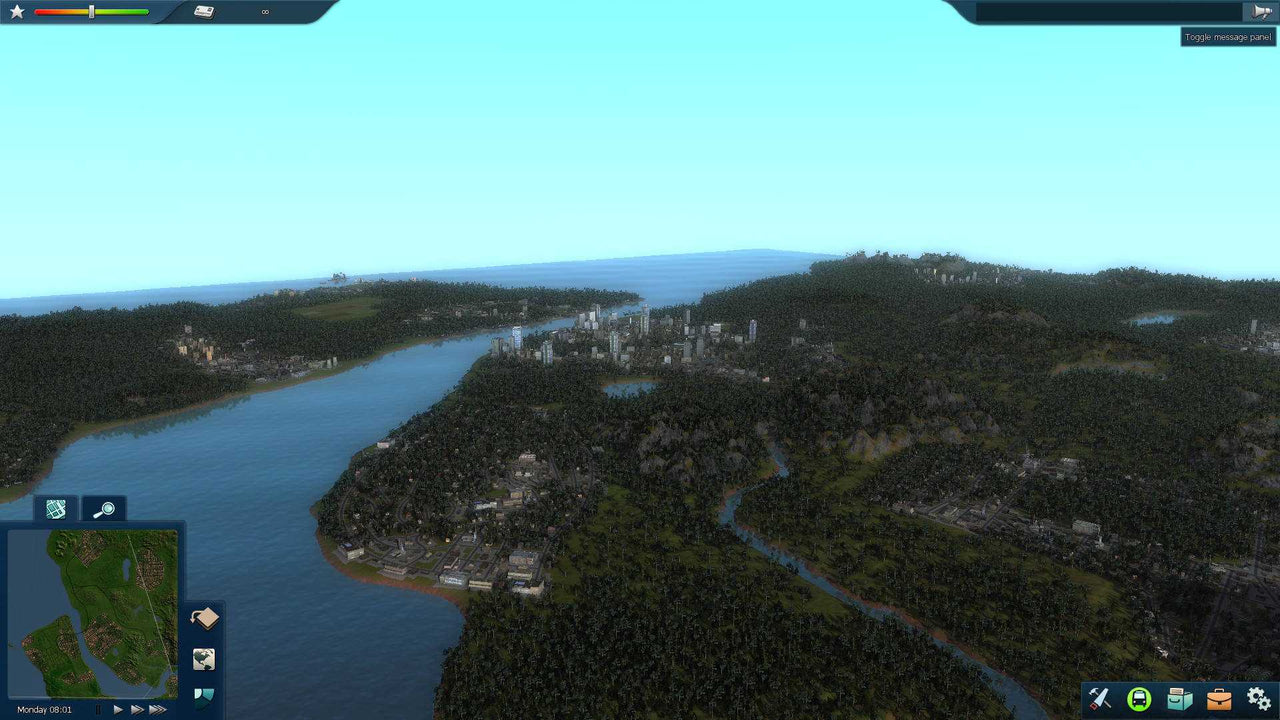Select the globe view icon near the minimap

203,658
